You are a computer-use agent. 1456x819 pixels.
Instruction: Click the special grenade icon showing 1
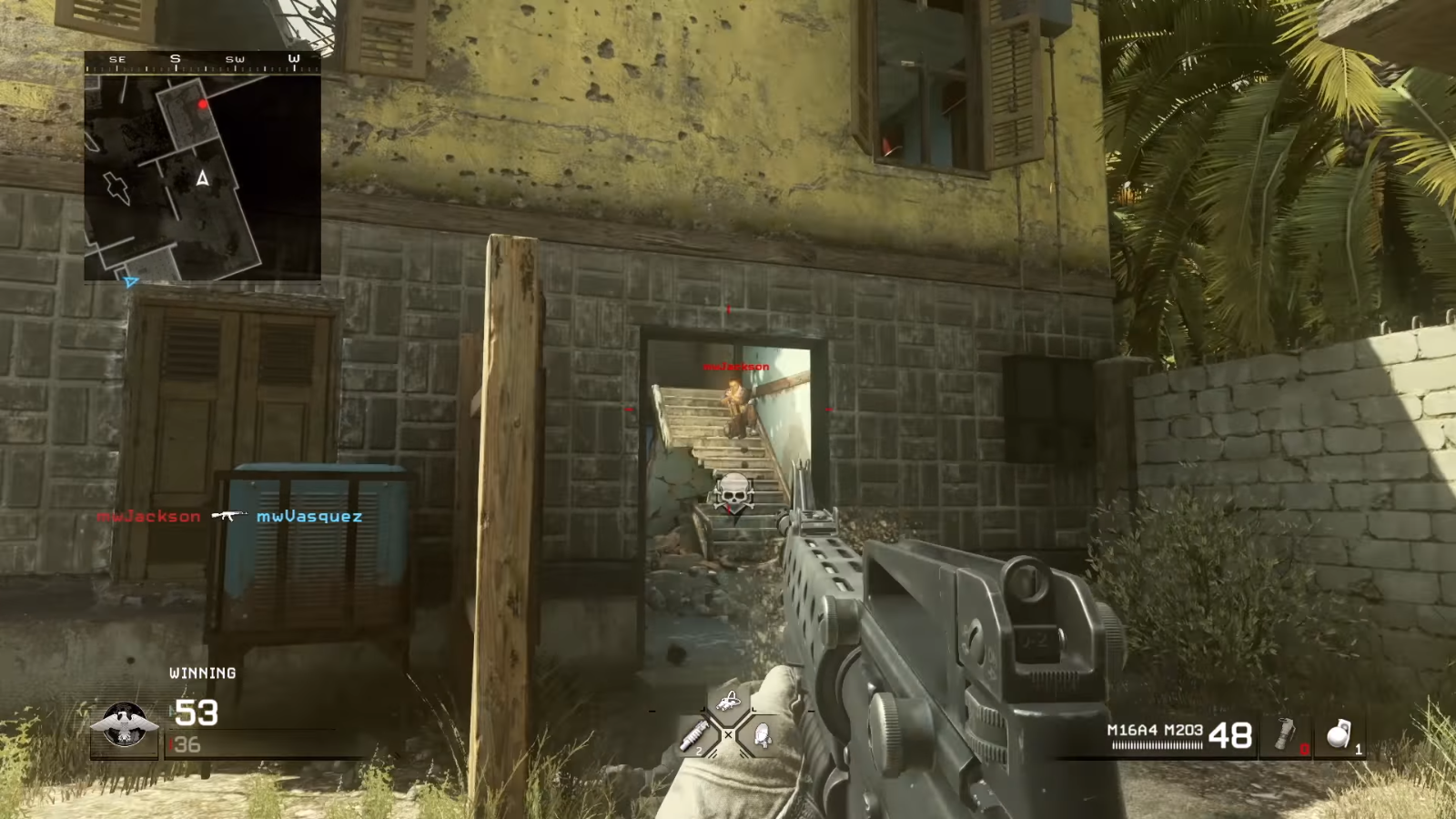coord(1338,735)
